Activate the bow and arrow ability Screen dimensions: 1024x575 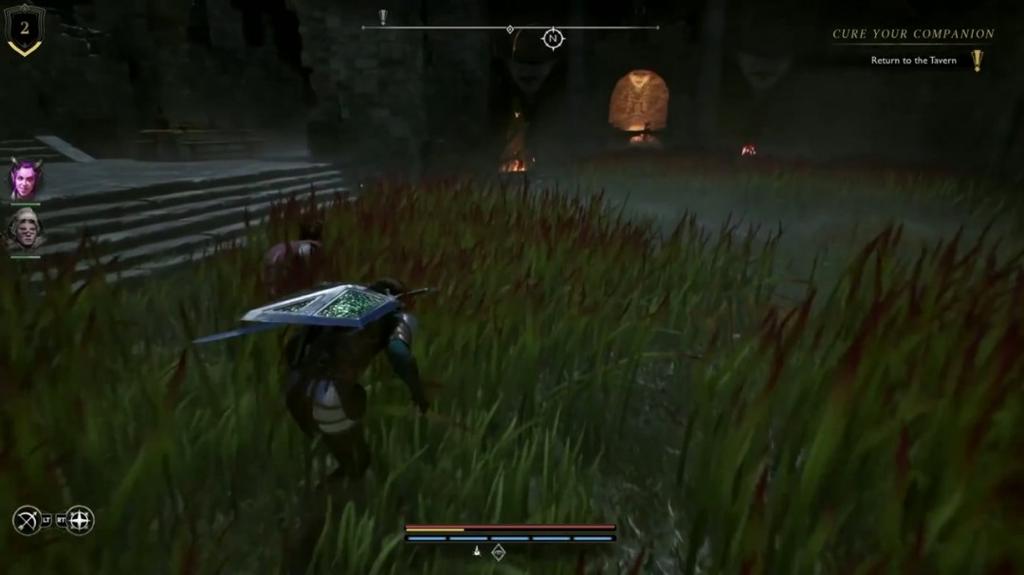(x=27, y=520)
